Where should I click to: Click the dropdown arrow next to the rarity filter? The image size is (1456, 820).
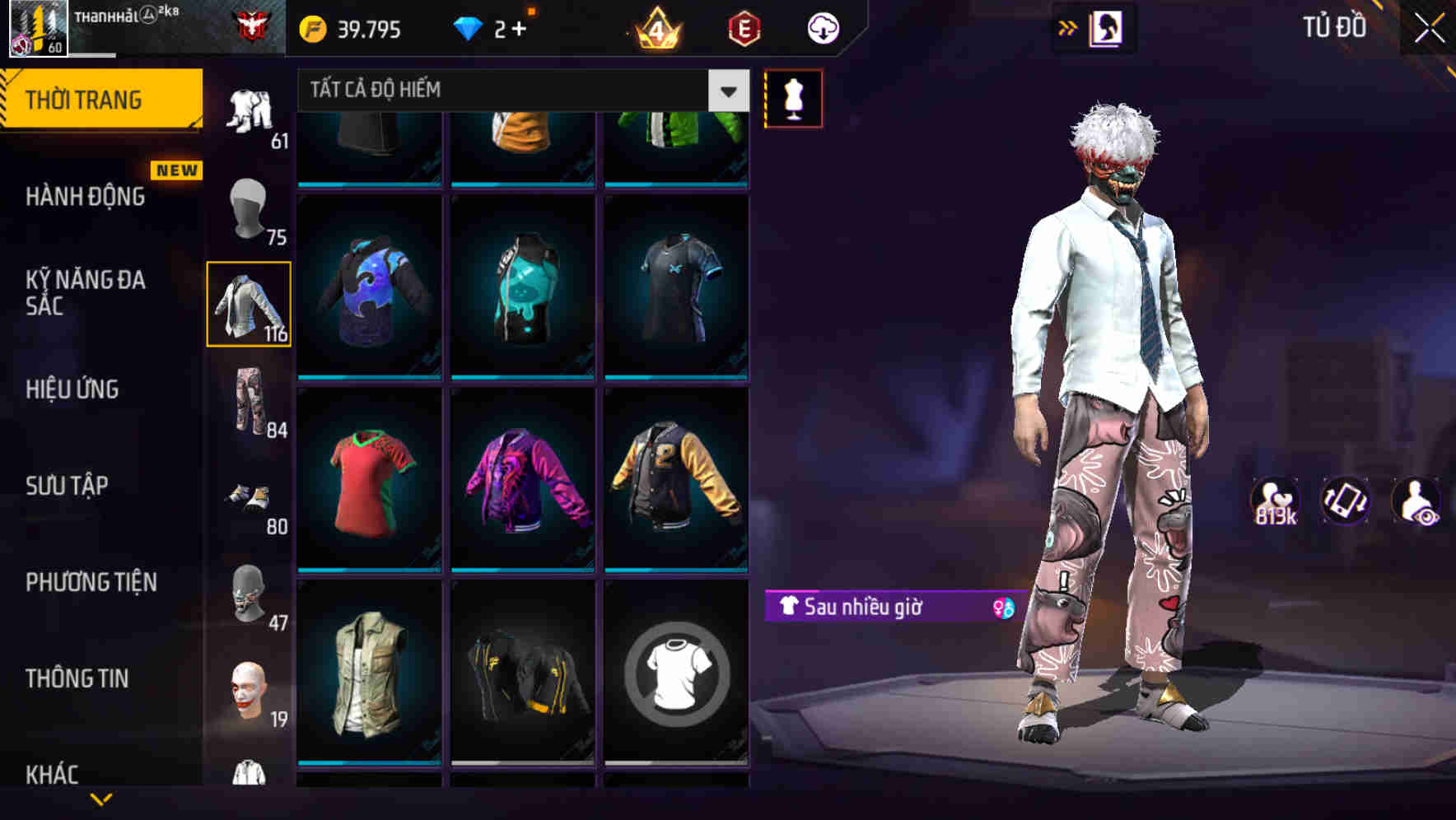coord(726,91)
